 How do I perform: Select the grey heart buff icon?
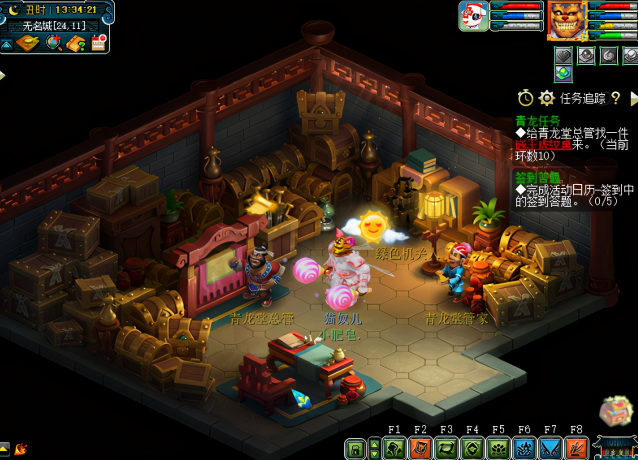point(564,55)
